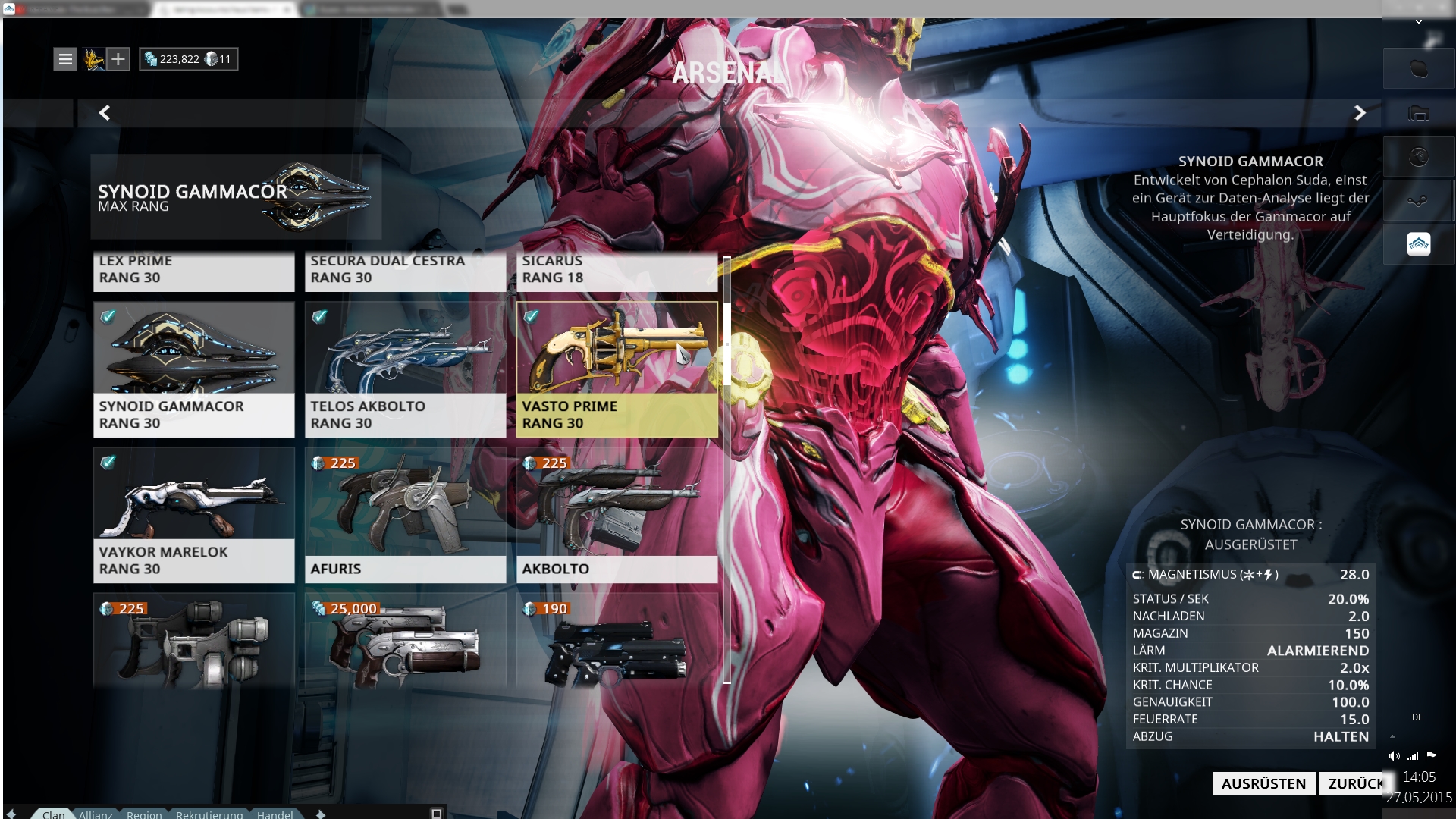Switch to the Clan chat tab
Viewport: 1456px width, 819px height.
[x=53, y=814]
